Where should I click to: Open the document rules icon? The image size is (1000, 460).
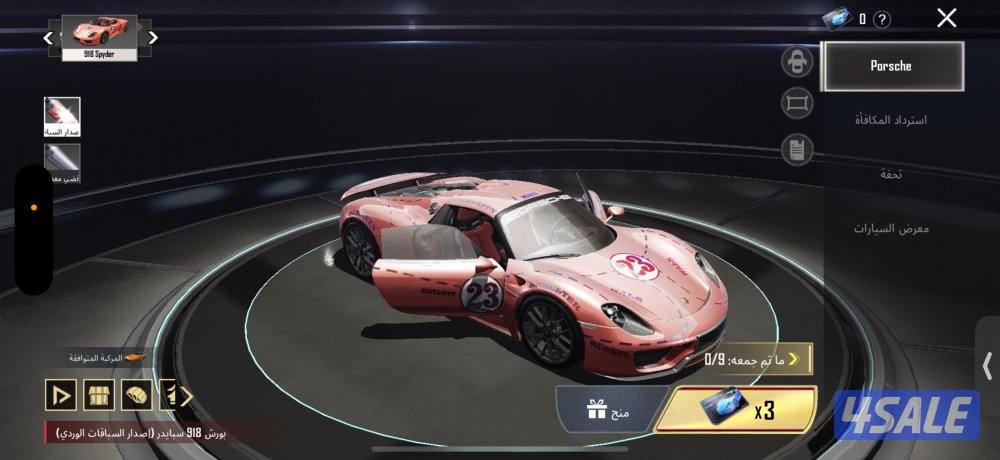click(796, 150)
